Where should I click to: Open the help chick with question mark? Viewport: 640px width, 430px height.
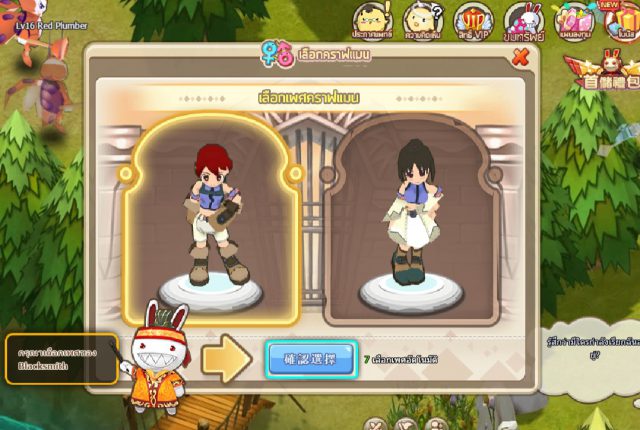(x=421, y=20)
